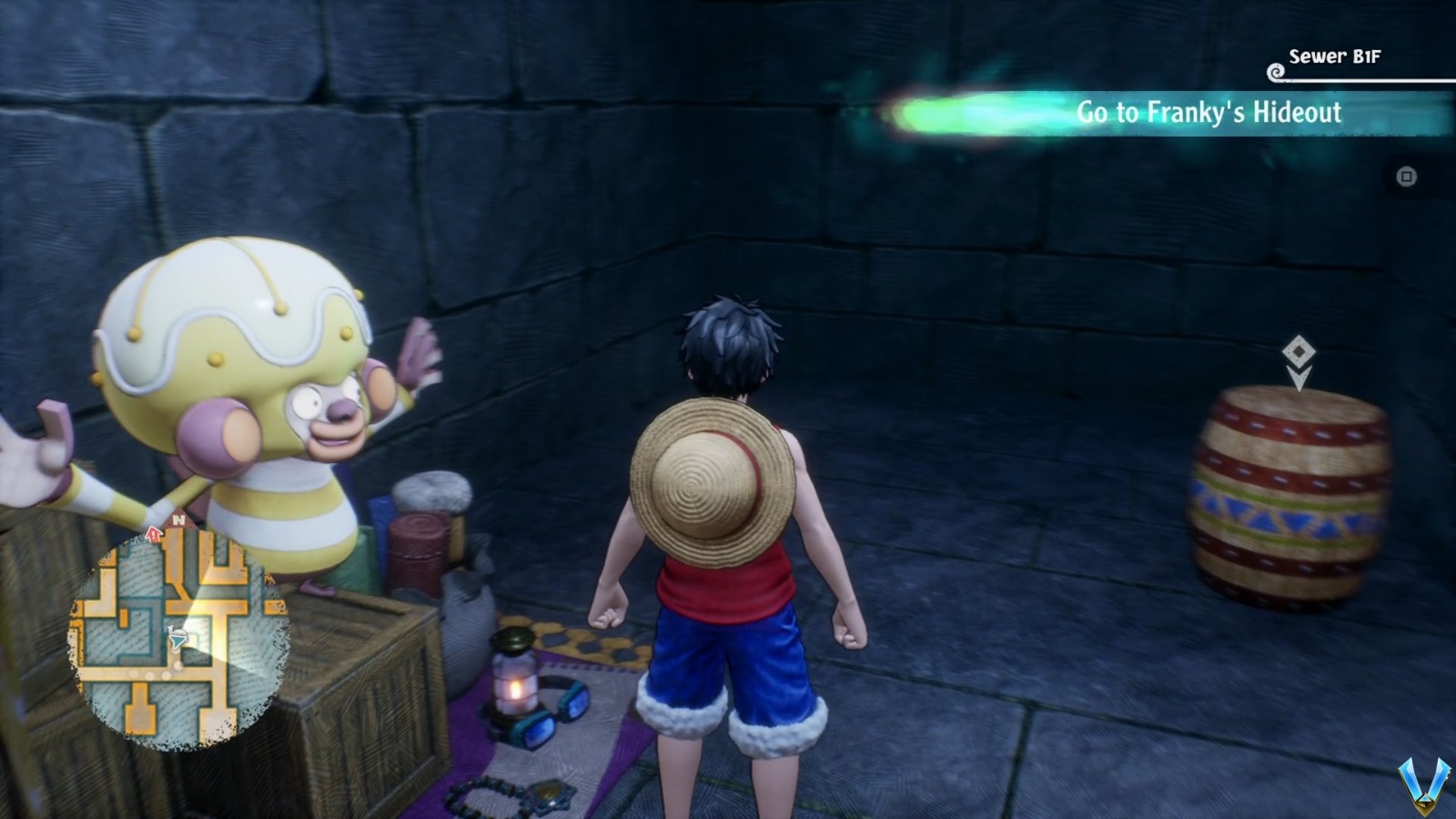Image resolution: width=1456 pixels, height=819 pixels.
Task: Click the north compass marker on the minimap
Action: [178, 520]
